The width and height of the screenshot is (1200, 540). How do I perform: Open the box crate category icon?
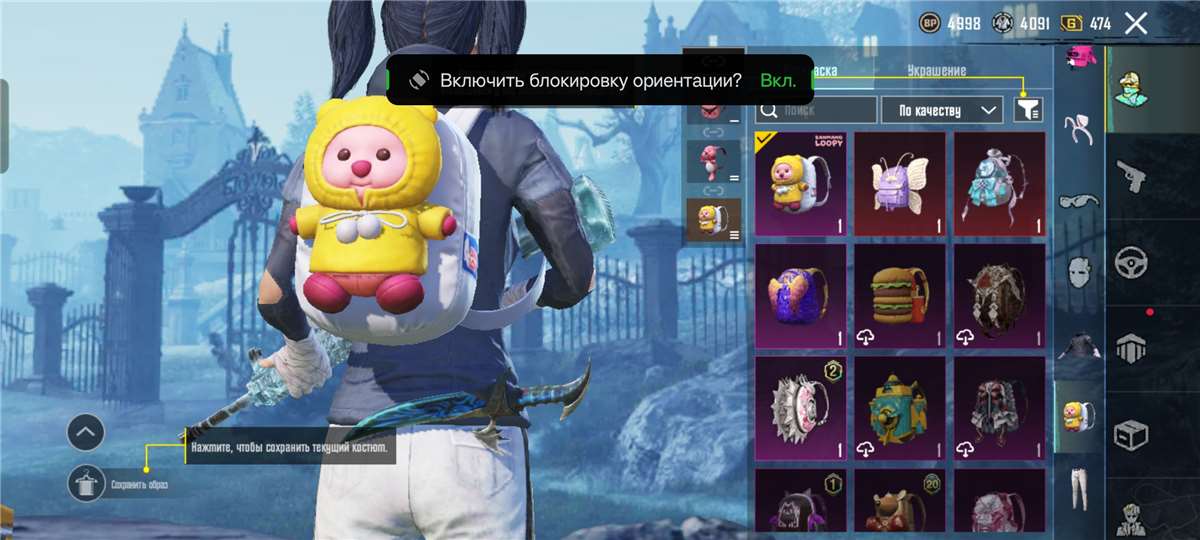coord(1131,435)
